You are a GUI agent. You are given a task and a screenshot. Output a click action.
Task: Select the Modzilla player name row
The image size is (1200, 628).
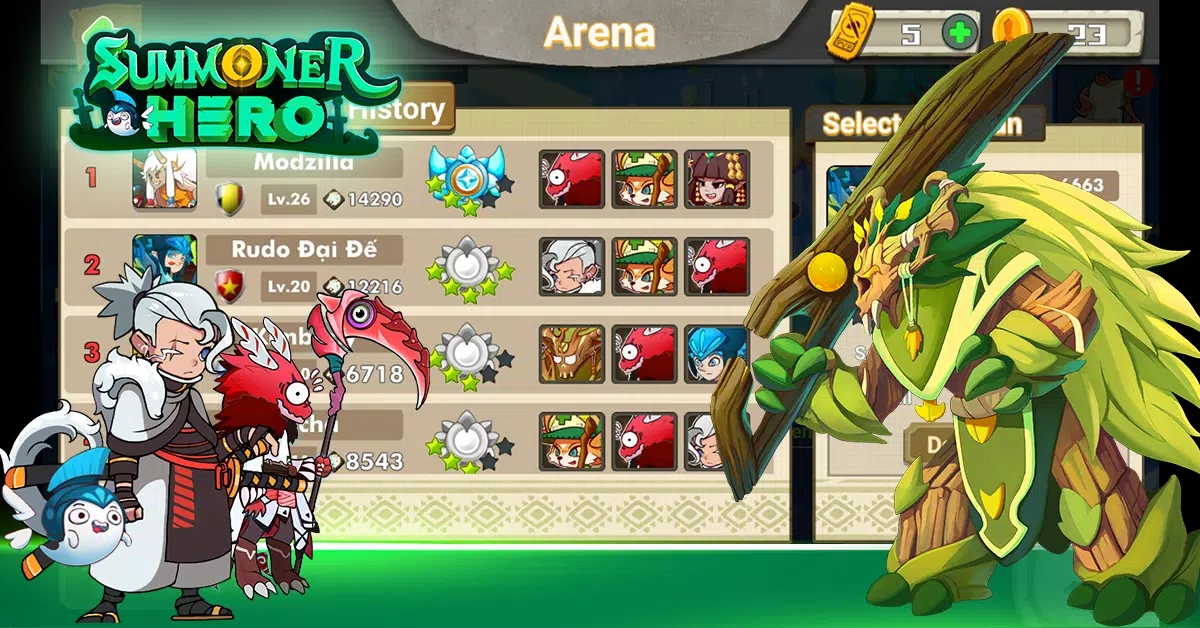click(x=304, y=162)
